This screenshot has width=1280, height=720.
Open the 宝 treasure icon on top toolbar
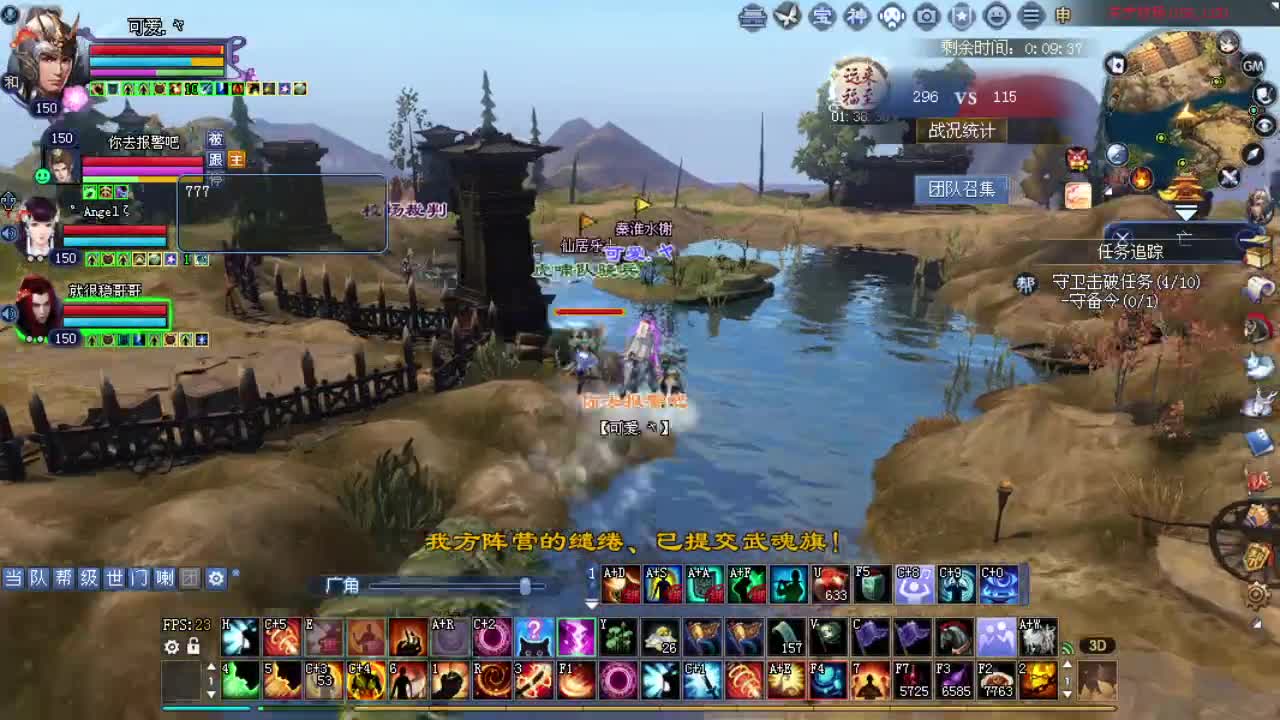822,16
